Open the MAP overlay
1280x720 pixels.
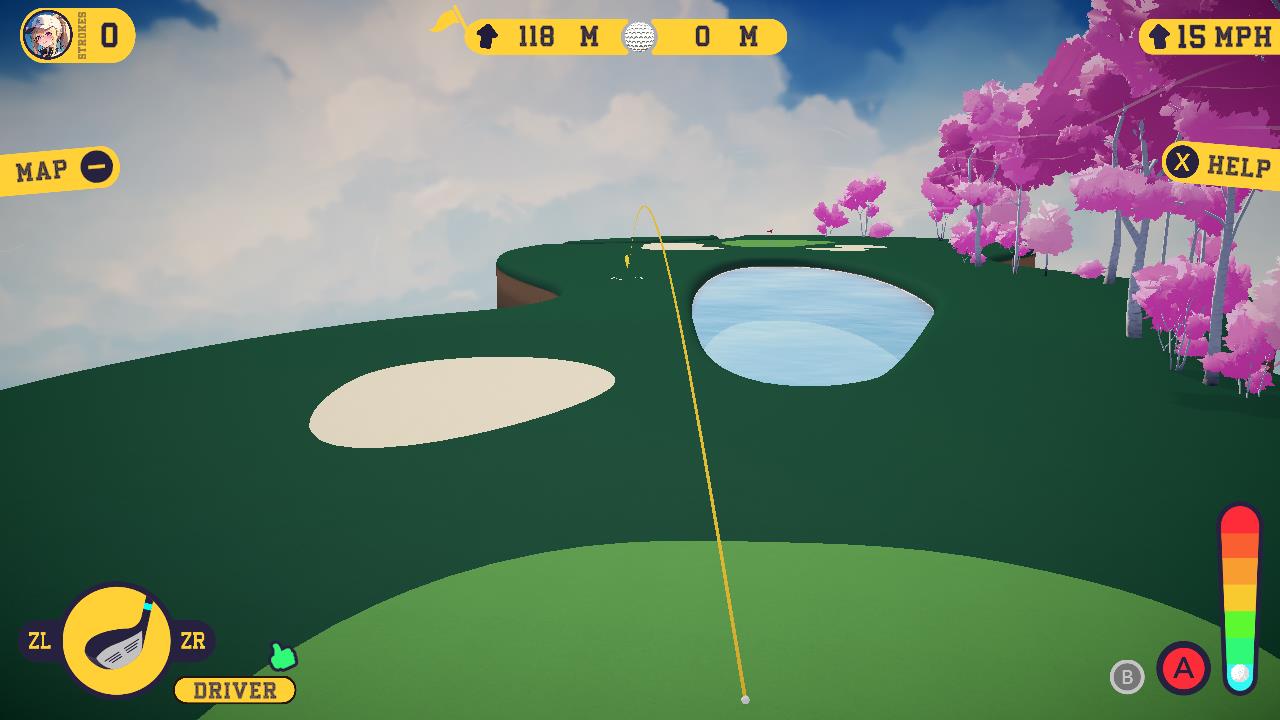pos(40,167)
